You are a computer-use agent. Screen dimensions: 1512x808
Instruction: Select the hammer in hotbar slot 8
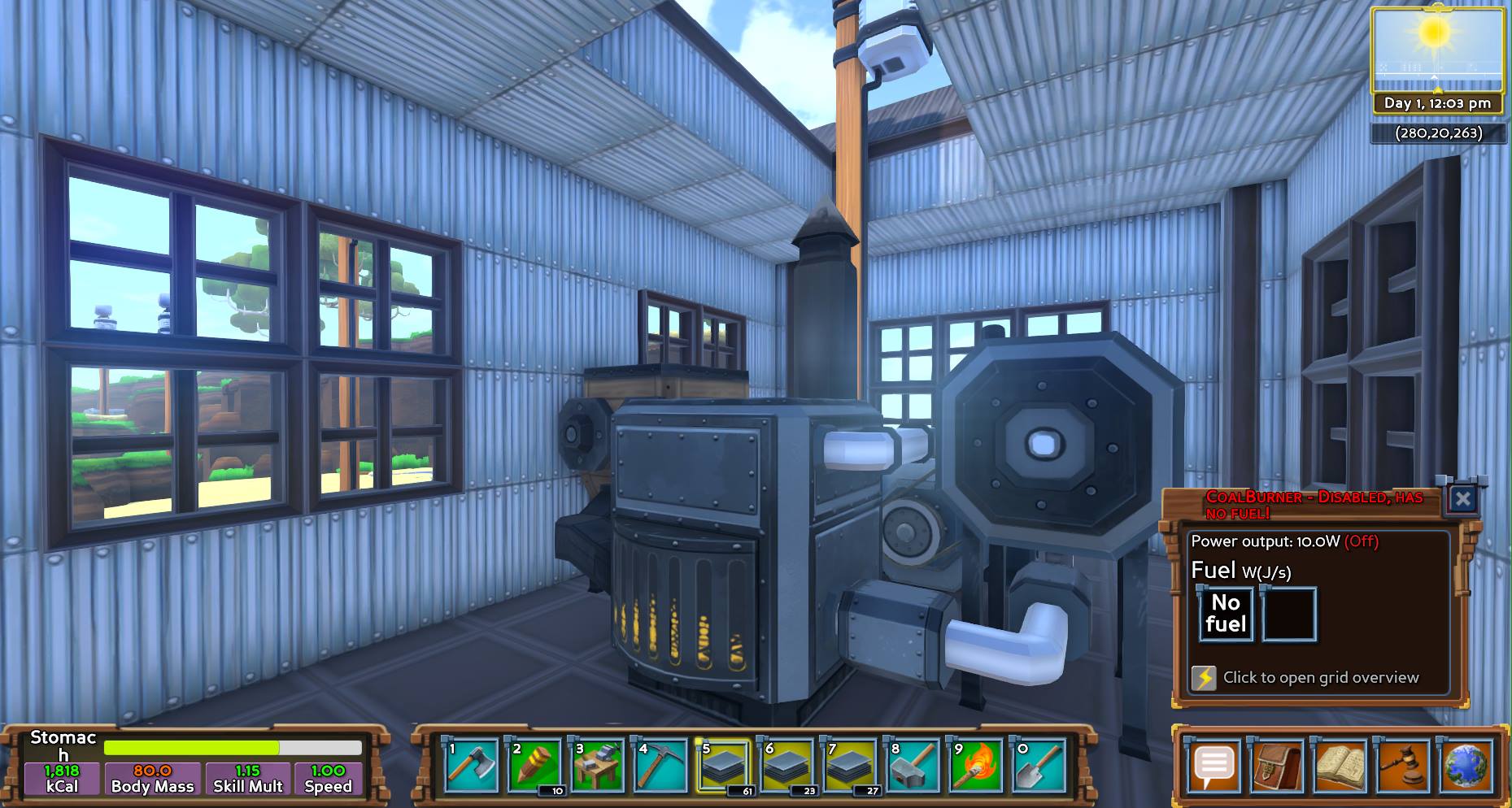pos(913,766)
